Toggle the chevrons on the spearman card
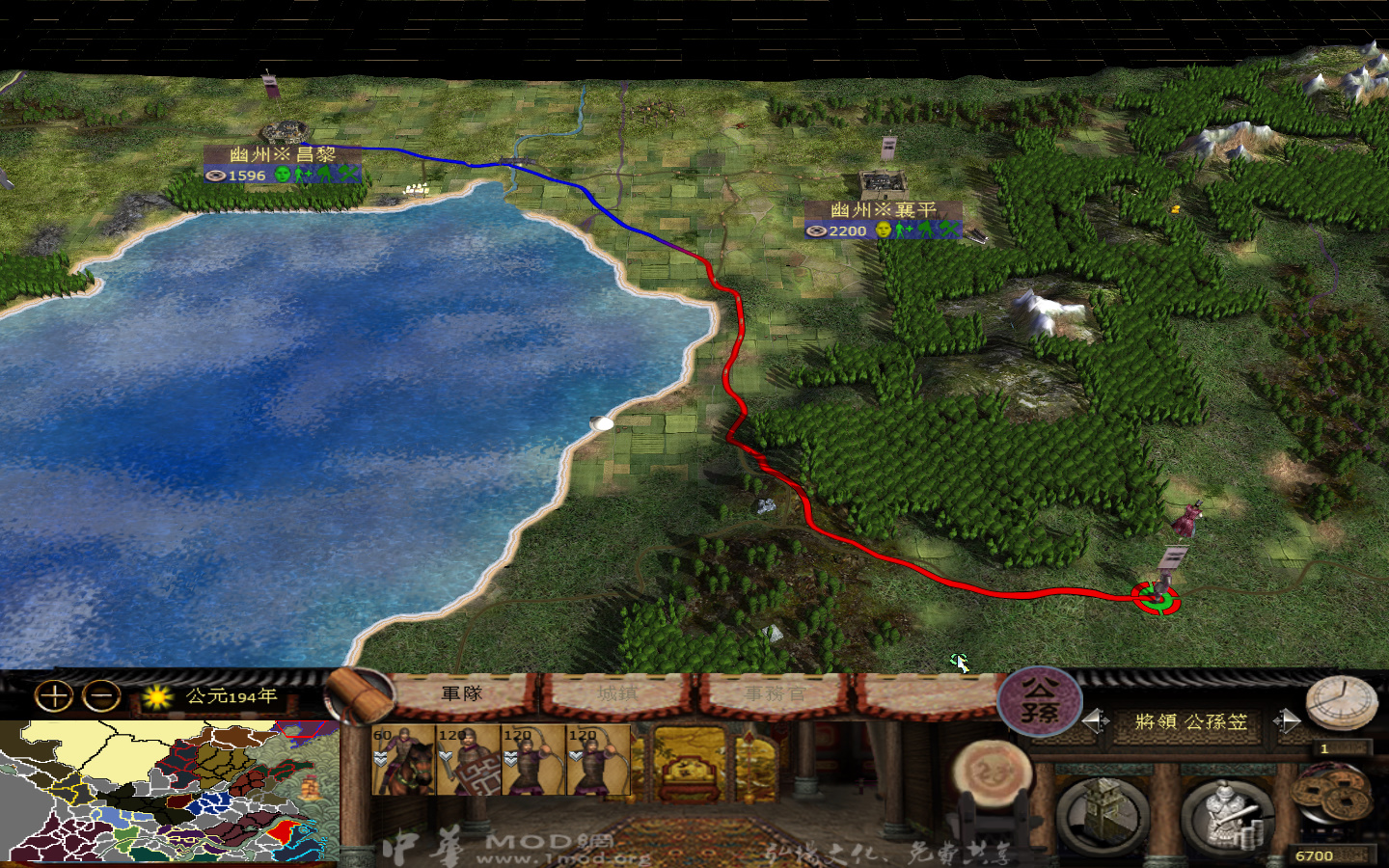Image resolution: width=1389 pixels, height=868 pixels. 446,756
